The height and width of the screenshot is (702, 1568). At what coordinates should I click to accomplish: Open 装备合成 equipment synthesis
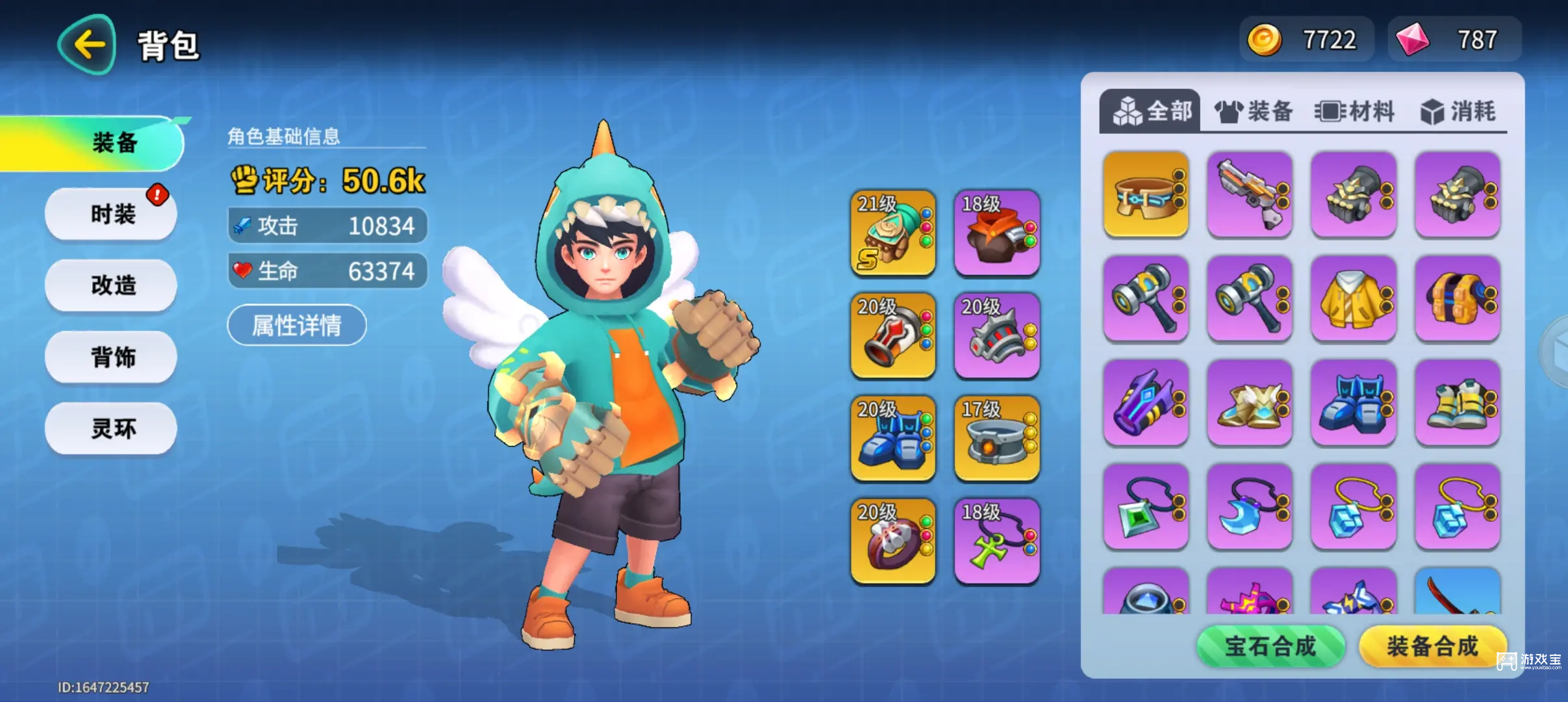click(1432, 646)
